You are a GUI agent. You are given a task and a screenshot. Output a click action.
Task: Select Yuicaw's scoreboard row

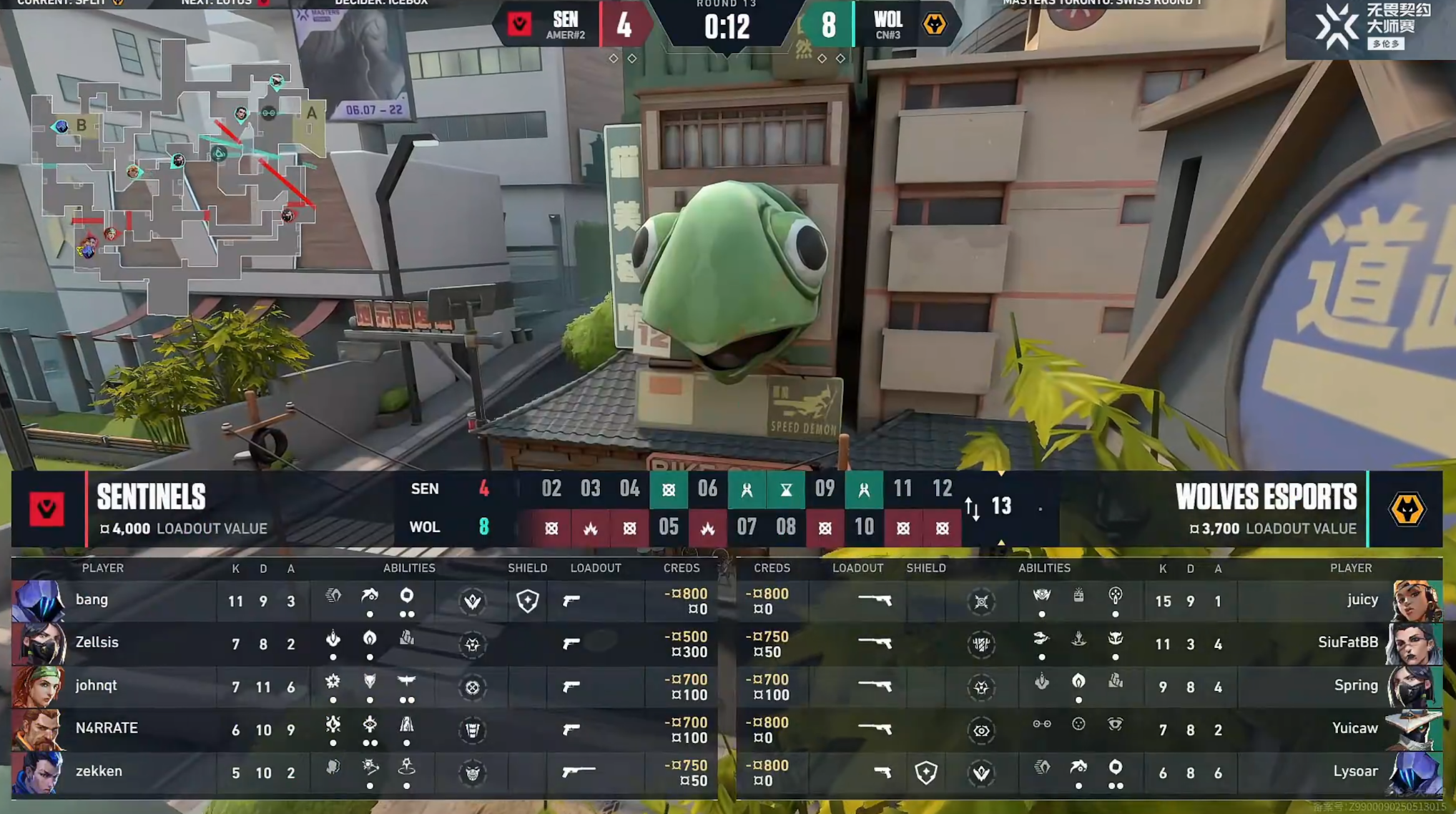coord(1354,729)
